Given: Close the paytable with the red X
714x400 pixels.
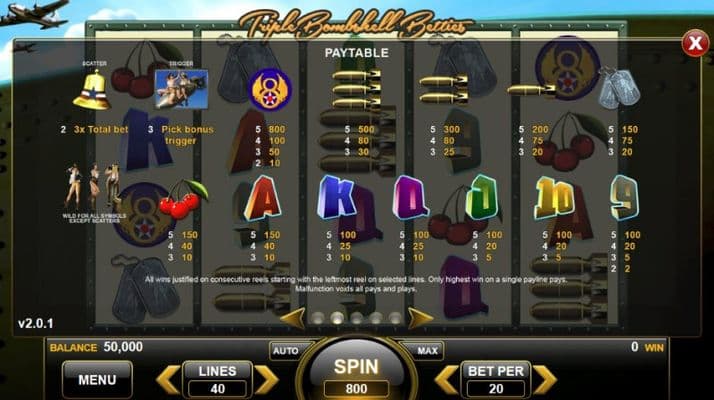Looking at the screenshot, I should tap(694, 42).
